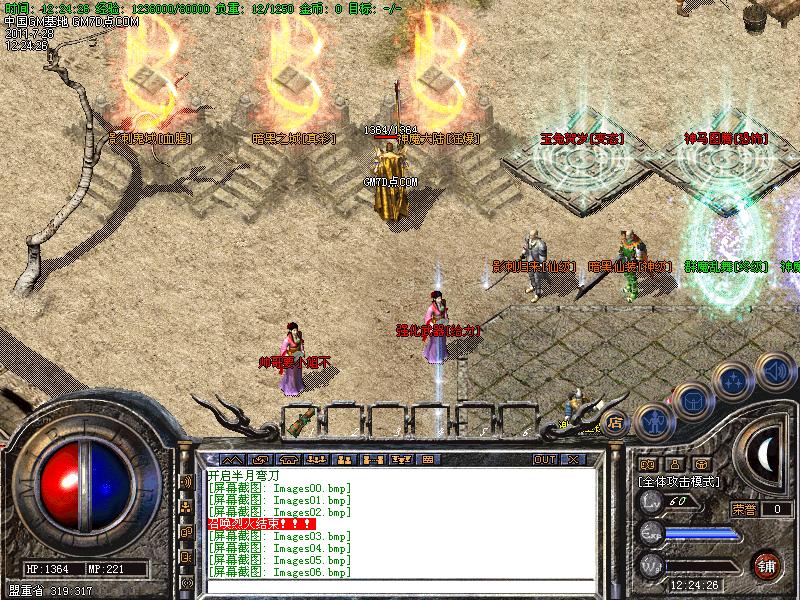800x600 pixels.
Task: Toggle the attack mode label 全体攻击模式
Action: tap(679, 481)
